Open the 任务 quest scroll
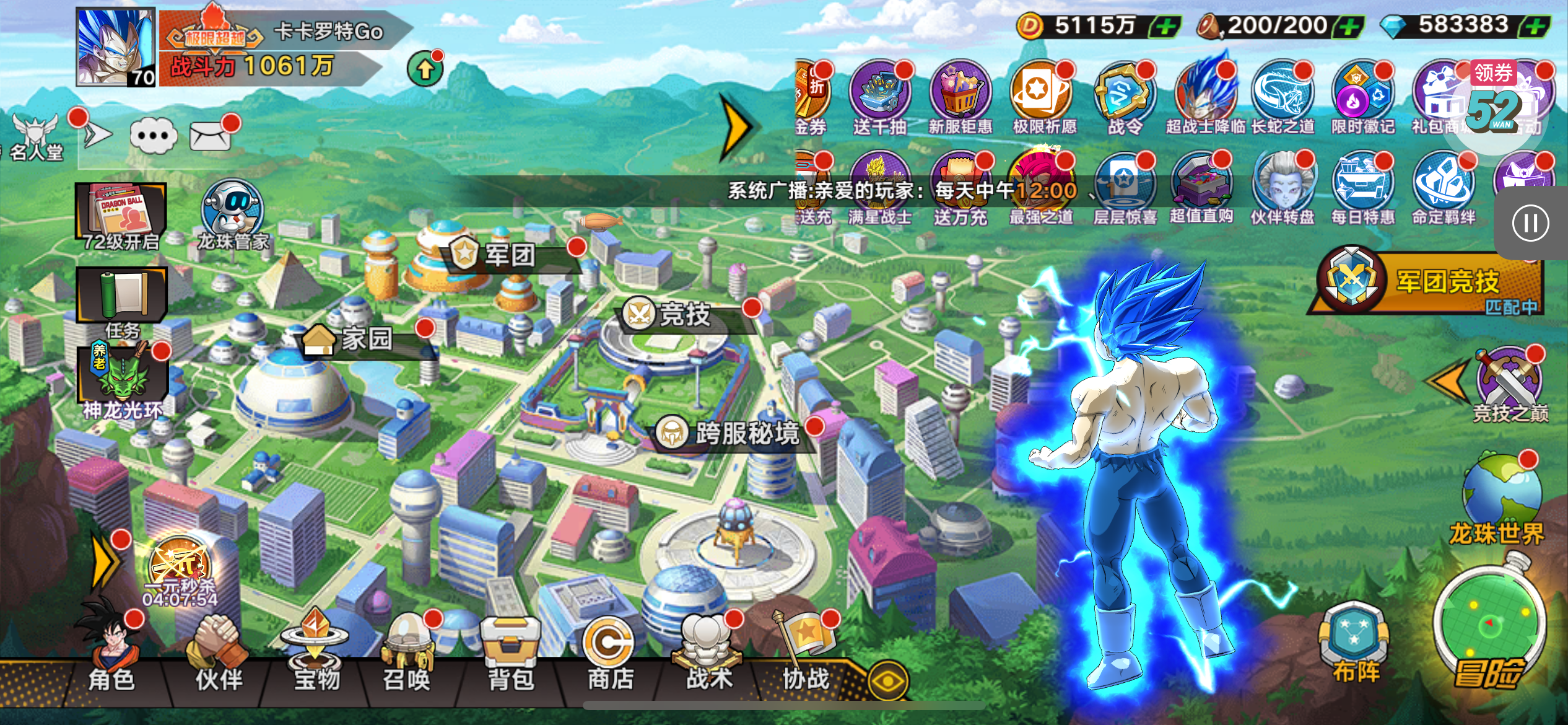Image resolution: width=1568 pixels, height=725 pixels. click(122, 299)
